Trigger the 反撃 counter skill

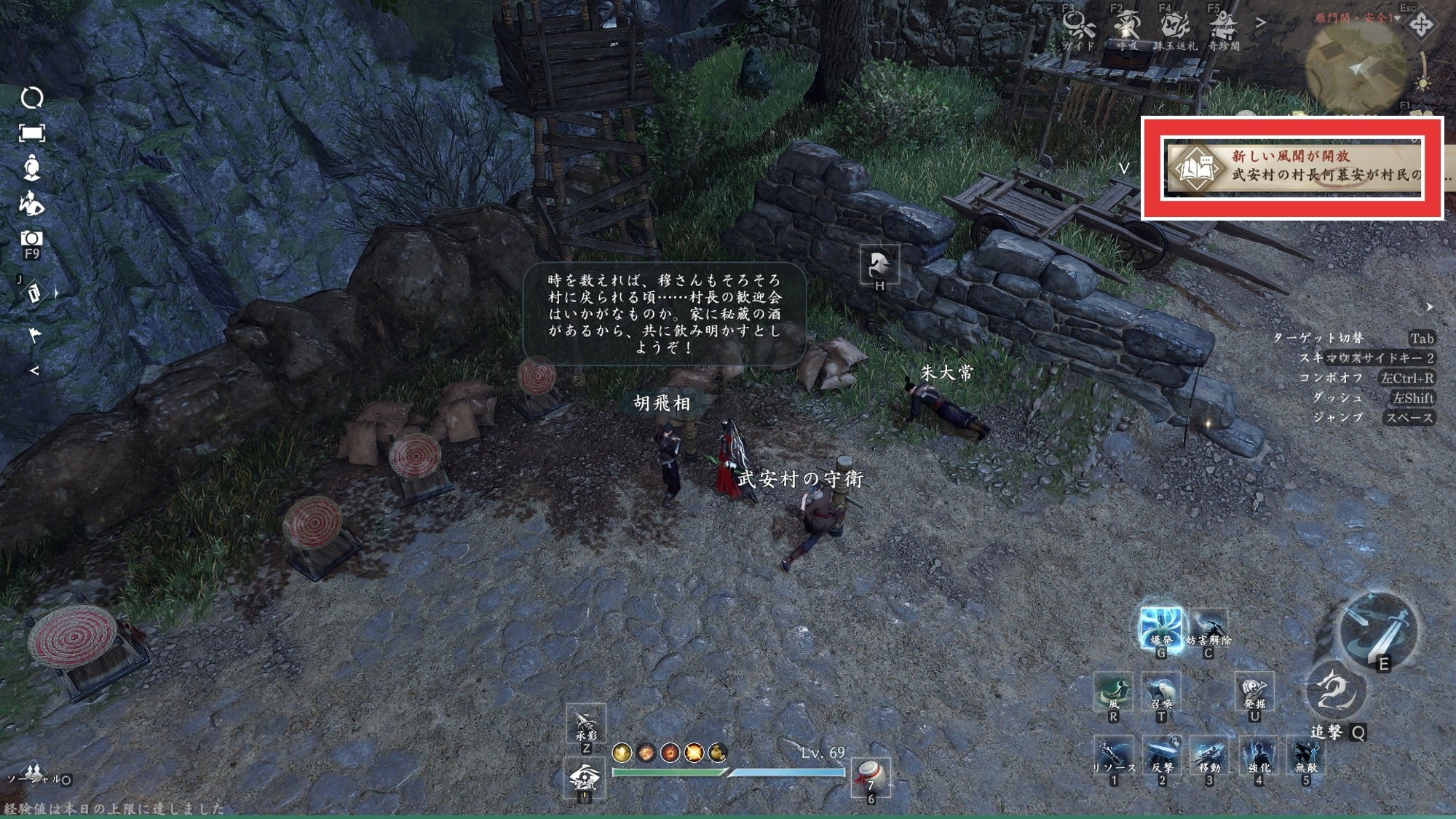(1162, 756)
